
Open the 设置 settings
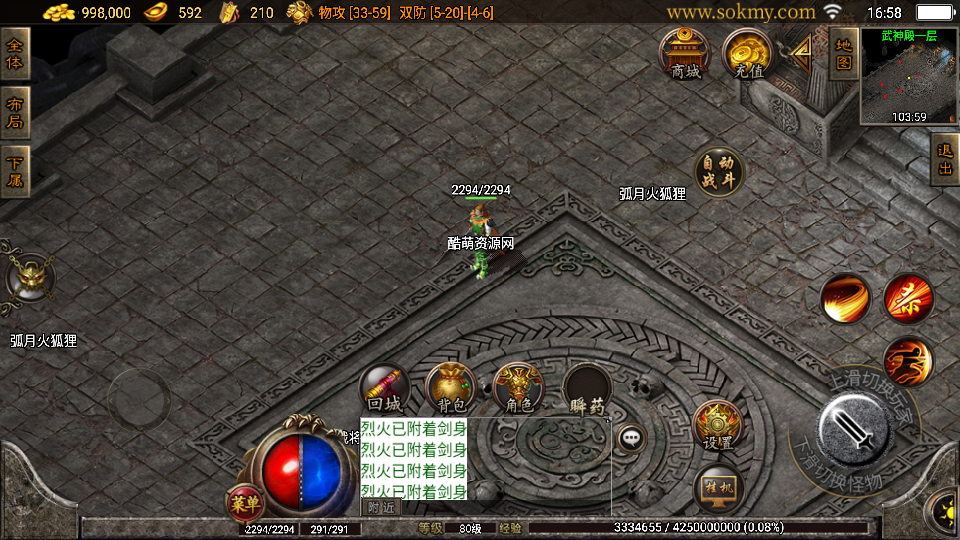tap(717, 425)
